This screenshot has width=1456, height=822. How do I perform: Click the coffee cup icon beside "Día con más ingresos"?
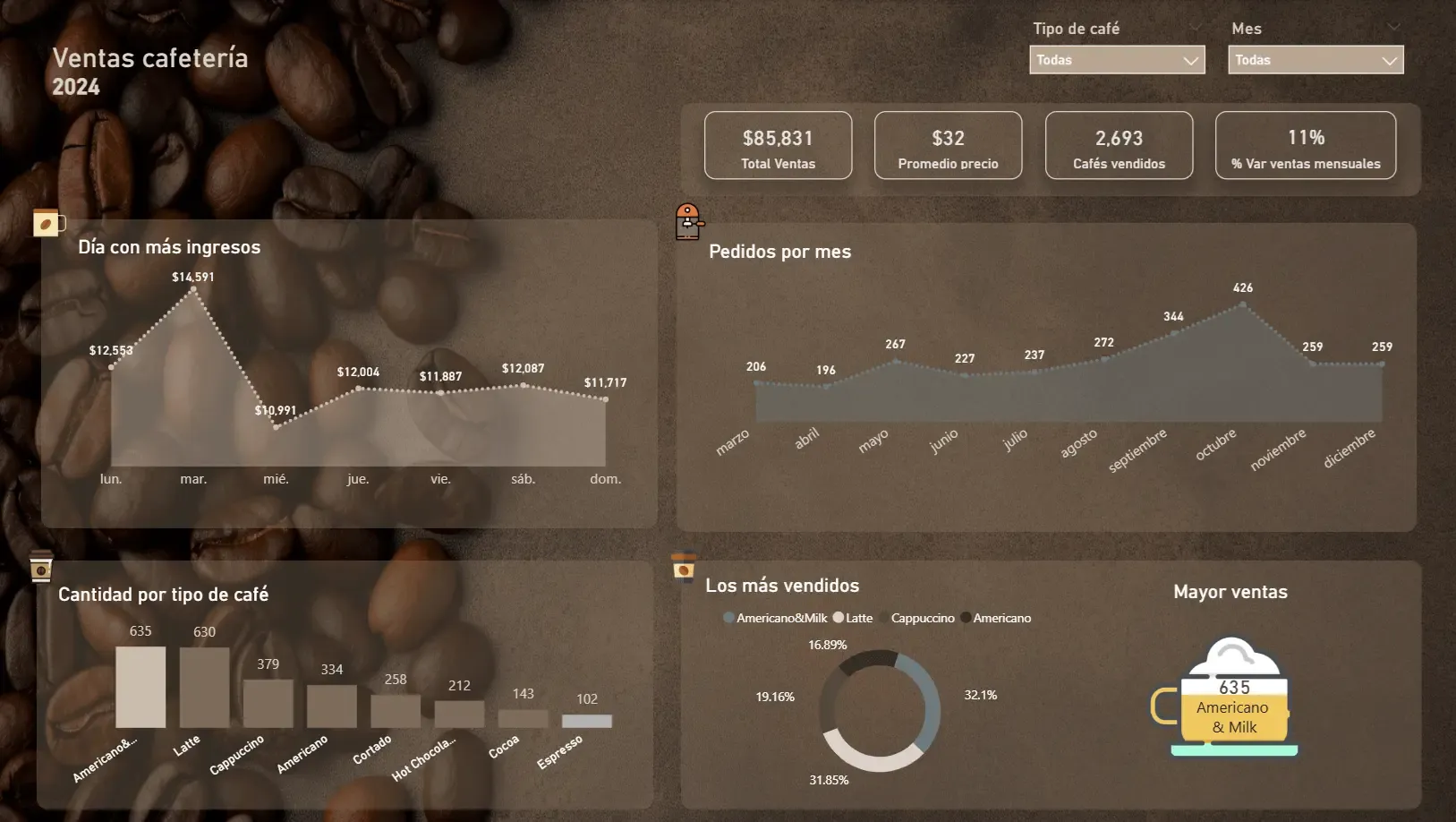coord(46,224)
